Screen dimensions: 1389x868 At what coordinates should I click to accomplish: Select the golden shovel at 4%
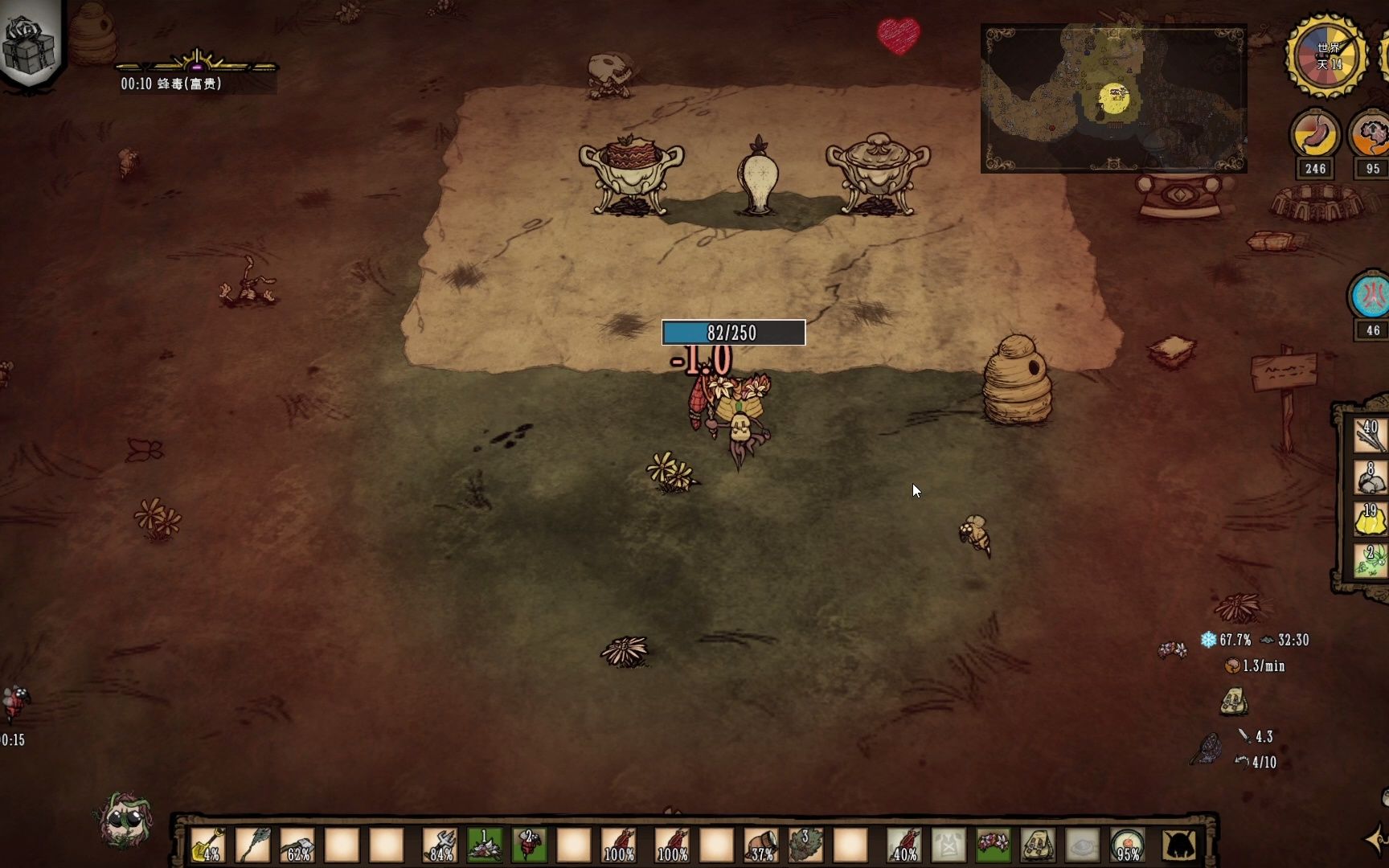click(208, 845)
